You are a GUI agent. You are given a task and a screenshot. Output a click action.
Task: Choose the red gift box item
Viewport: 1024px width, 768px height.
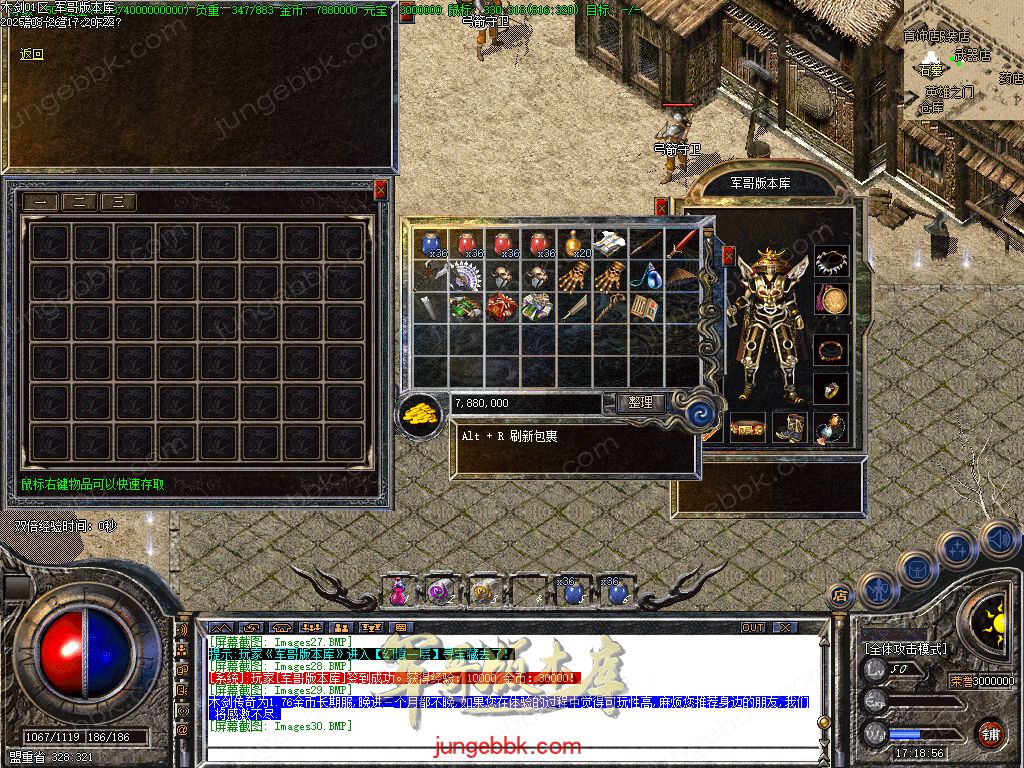[x=502, y=306]
